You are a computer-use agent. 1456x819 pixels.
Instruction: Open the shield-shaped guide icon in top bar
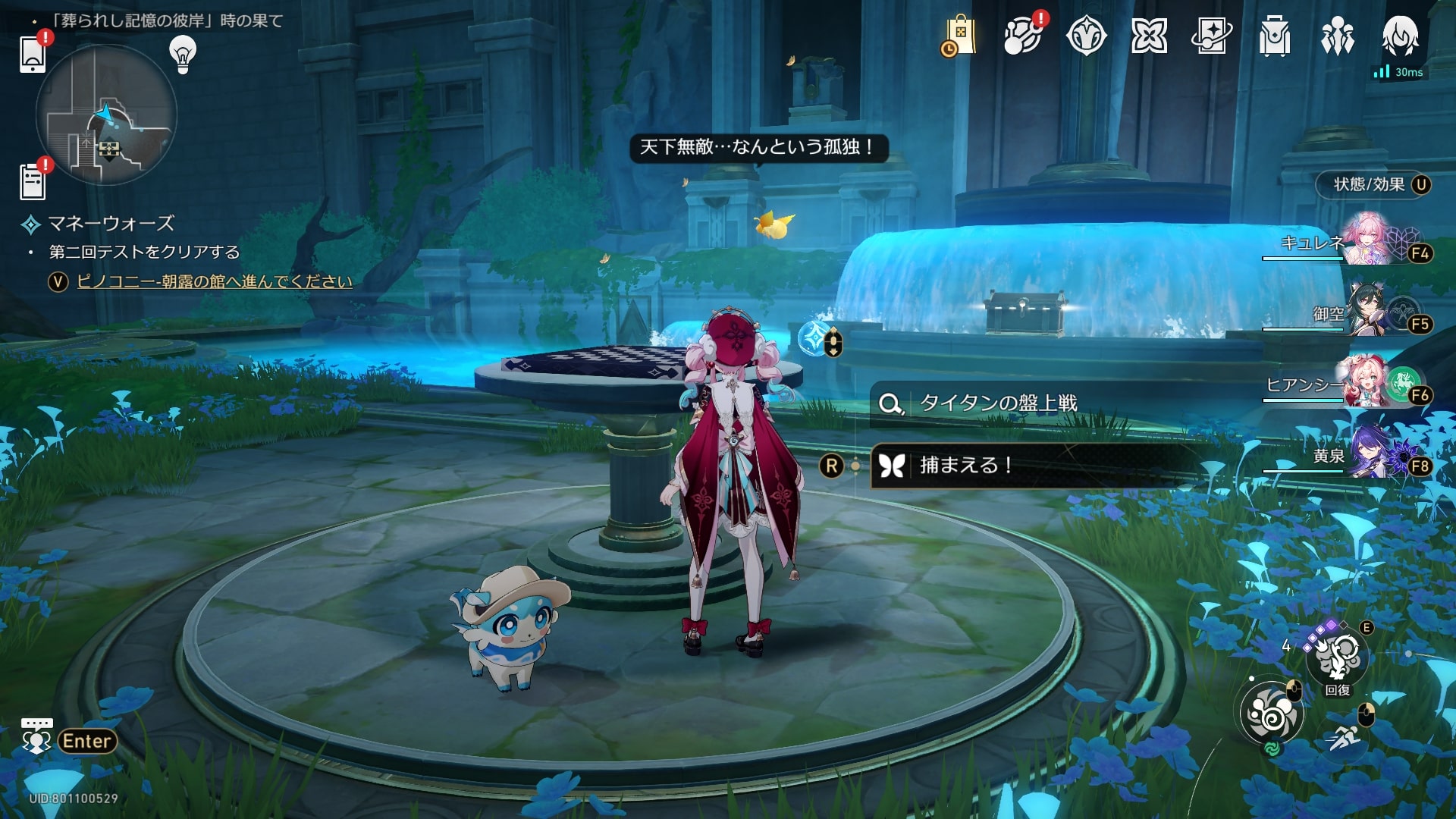pos(1086,36)
